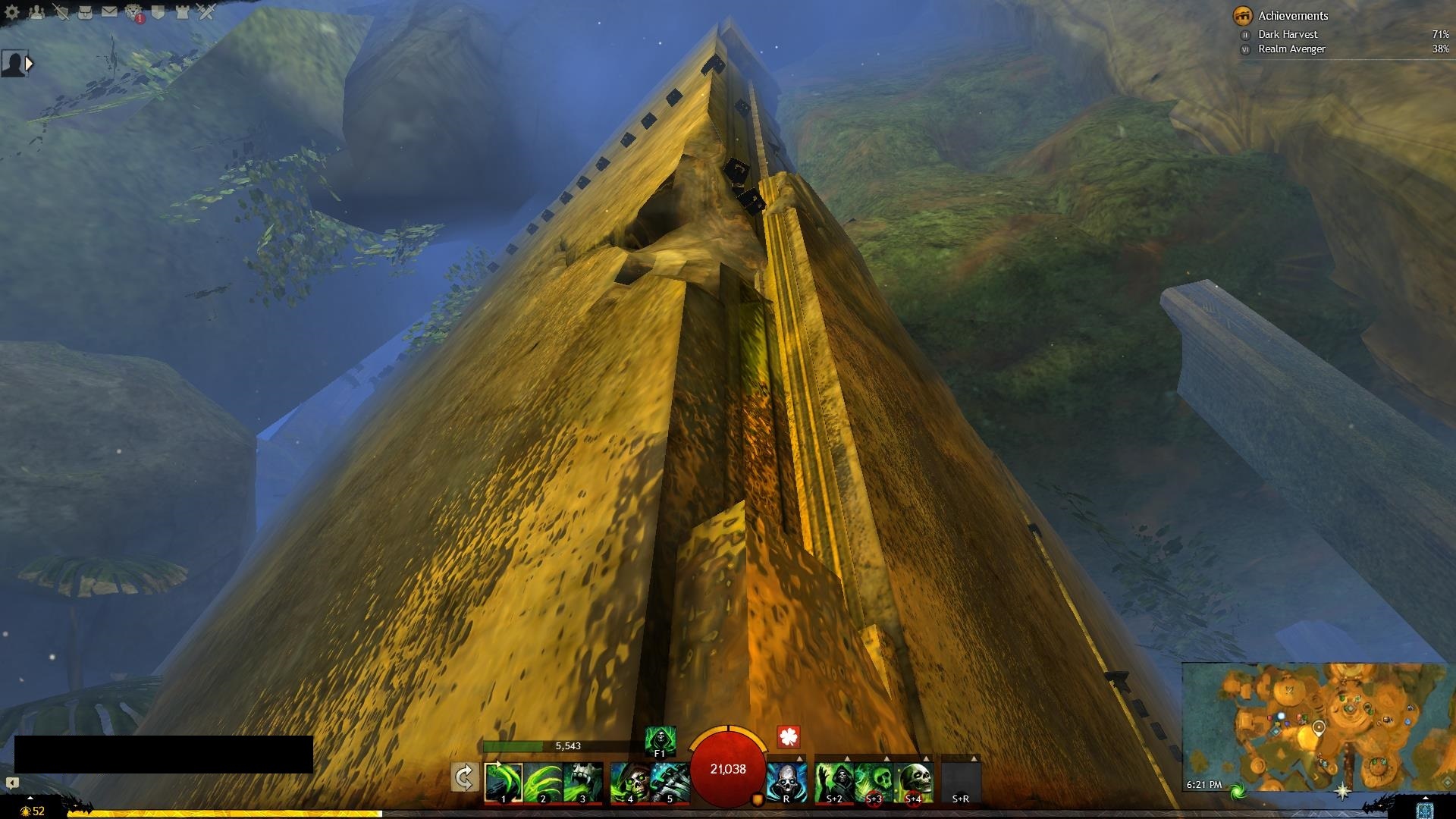
Task: Open the mail envelope icon
Action: tap(109, 12)
